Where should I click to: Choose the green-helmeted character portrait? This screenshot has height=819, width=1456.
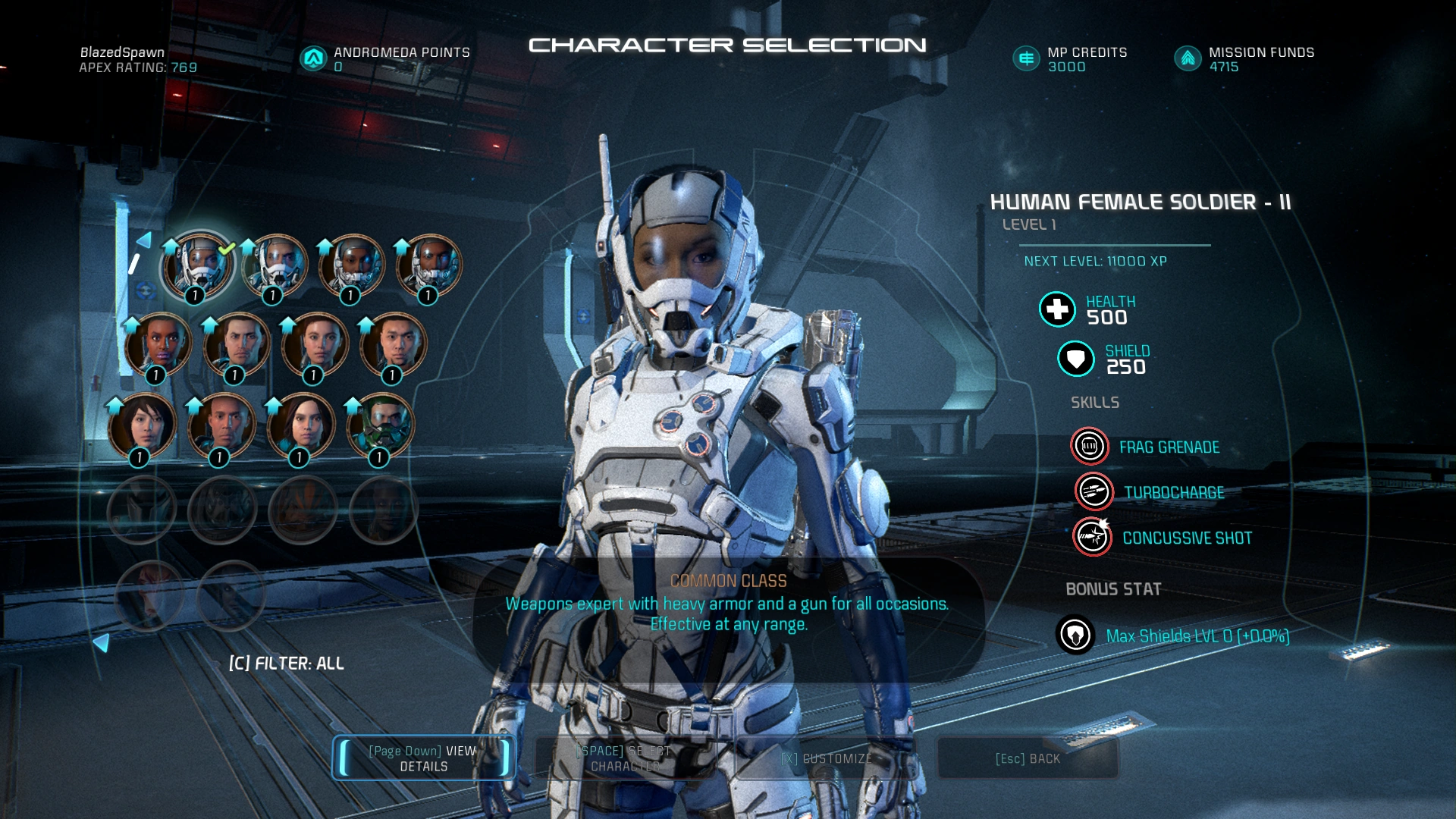381,425
